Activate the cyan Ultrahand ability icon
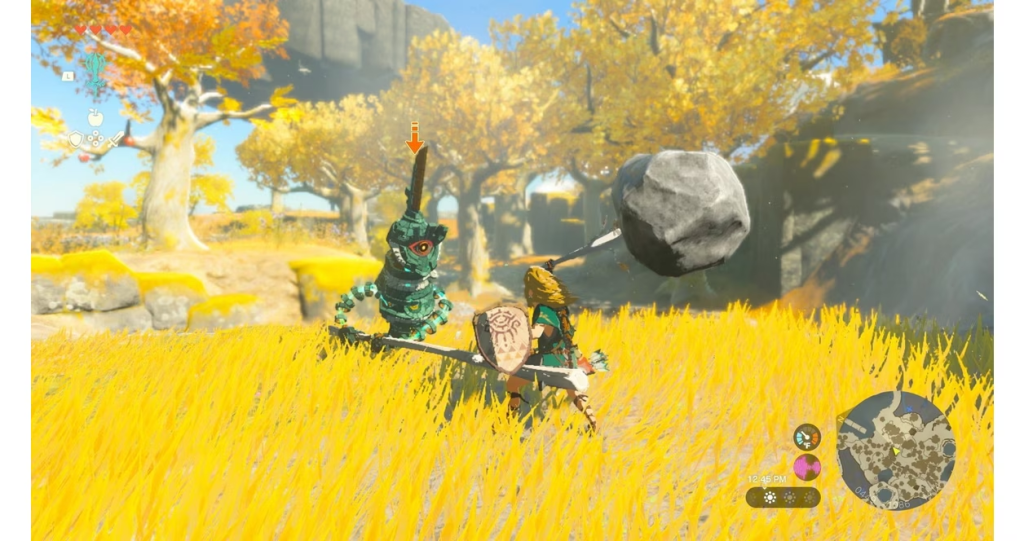Image resolution: width=1024 pixels, height=541 pixels. (x=96, y=73)
